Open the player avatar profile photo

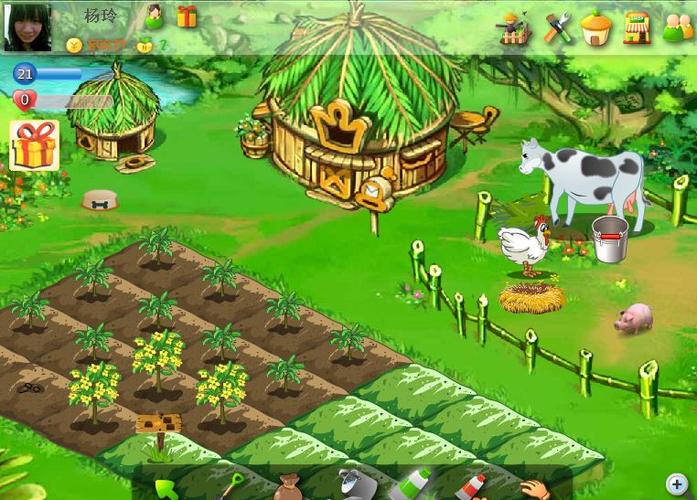point(28,27)
